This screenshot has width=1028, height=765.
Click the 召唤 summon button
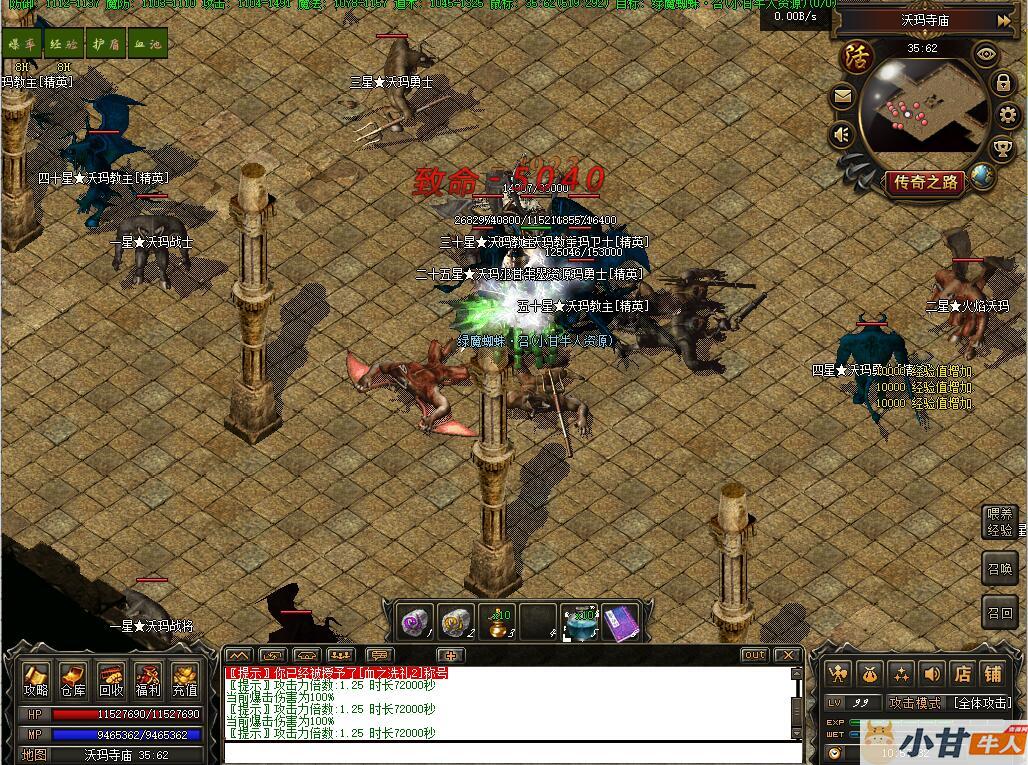point(999,567)
